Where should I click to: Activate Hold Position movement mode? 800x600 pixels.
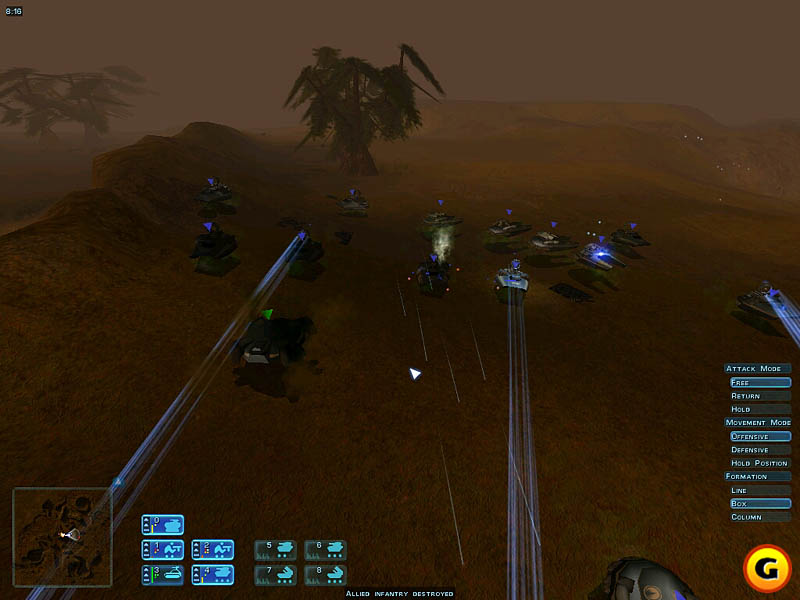(759, 463)
